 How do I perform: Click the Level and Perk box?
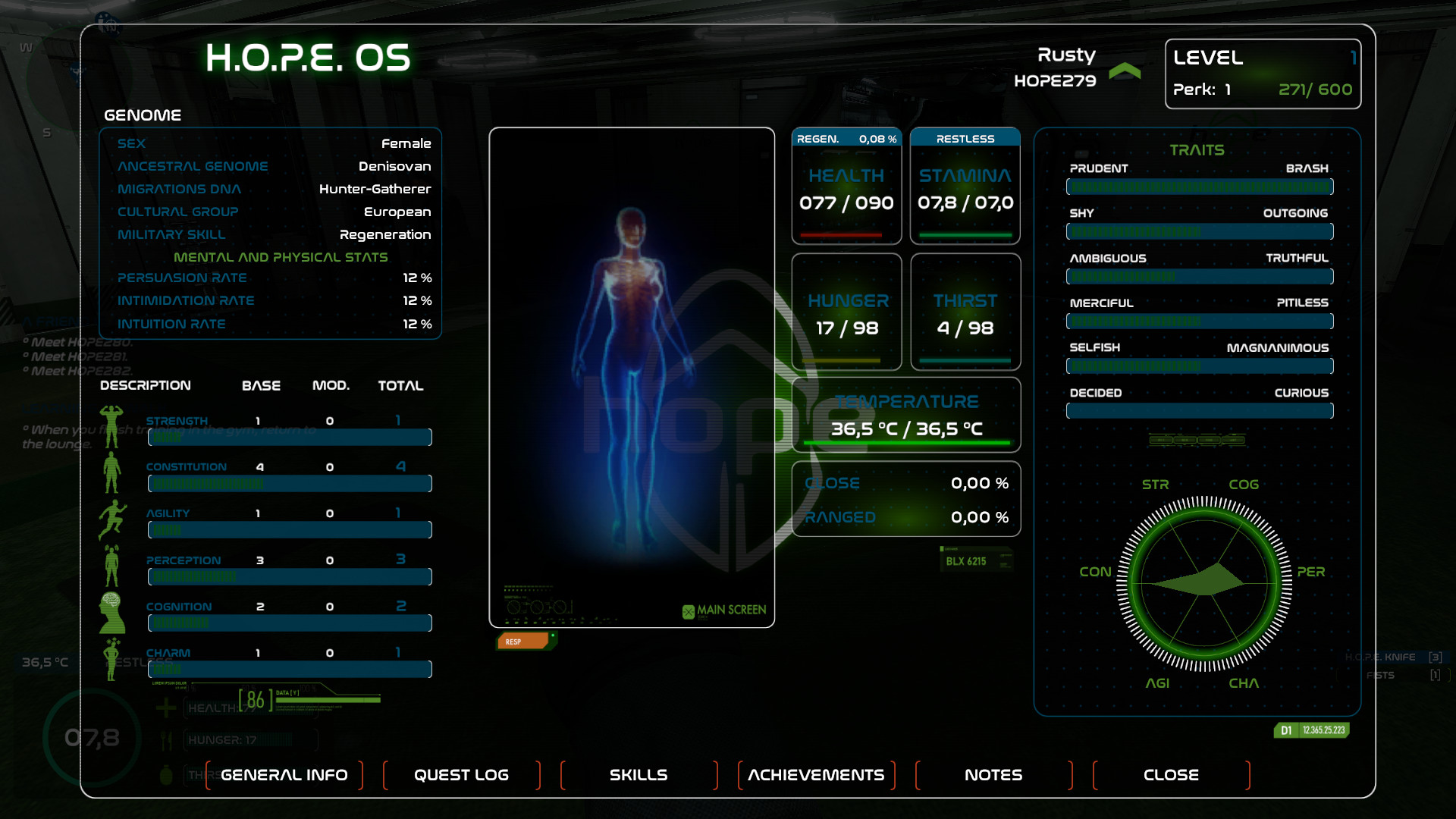[x=1263, y=74]
